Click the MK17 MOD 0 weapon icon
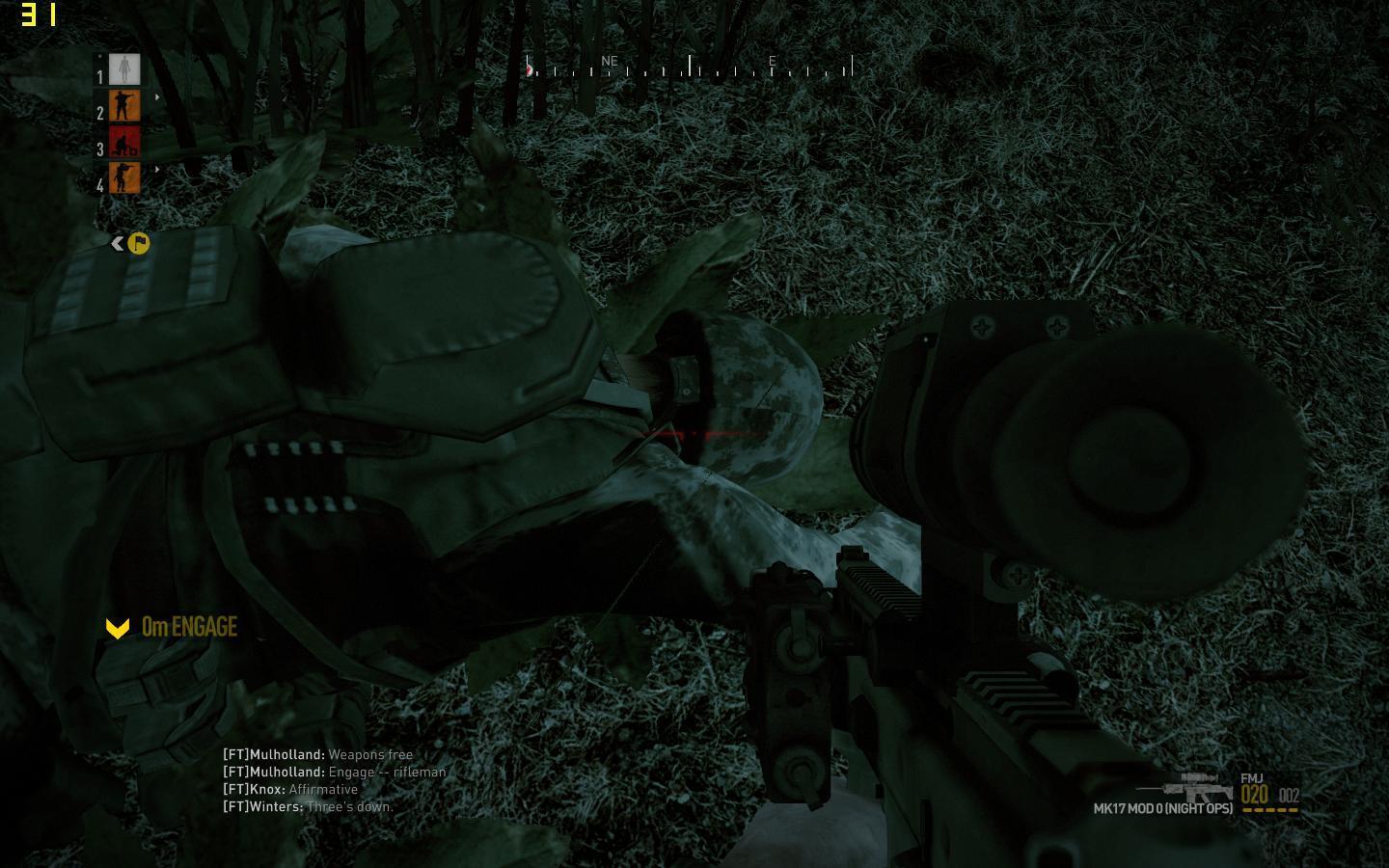1389x868 pixels. tap(1185, 786)
